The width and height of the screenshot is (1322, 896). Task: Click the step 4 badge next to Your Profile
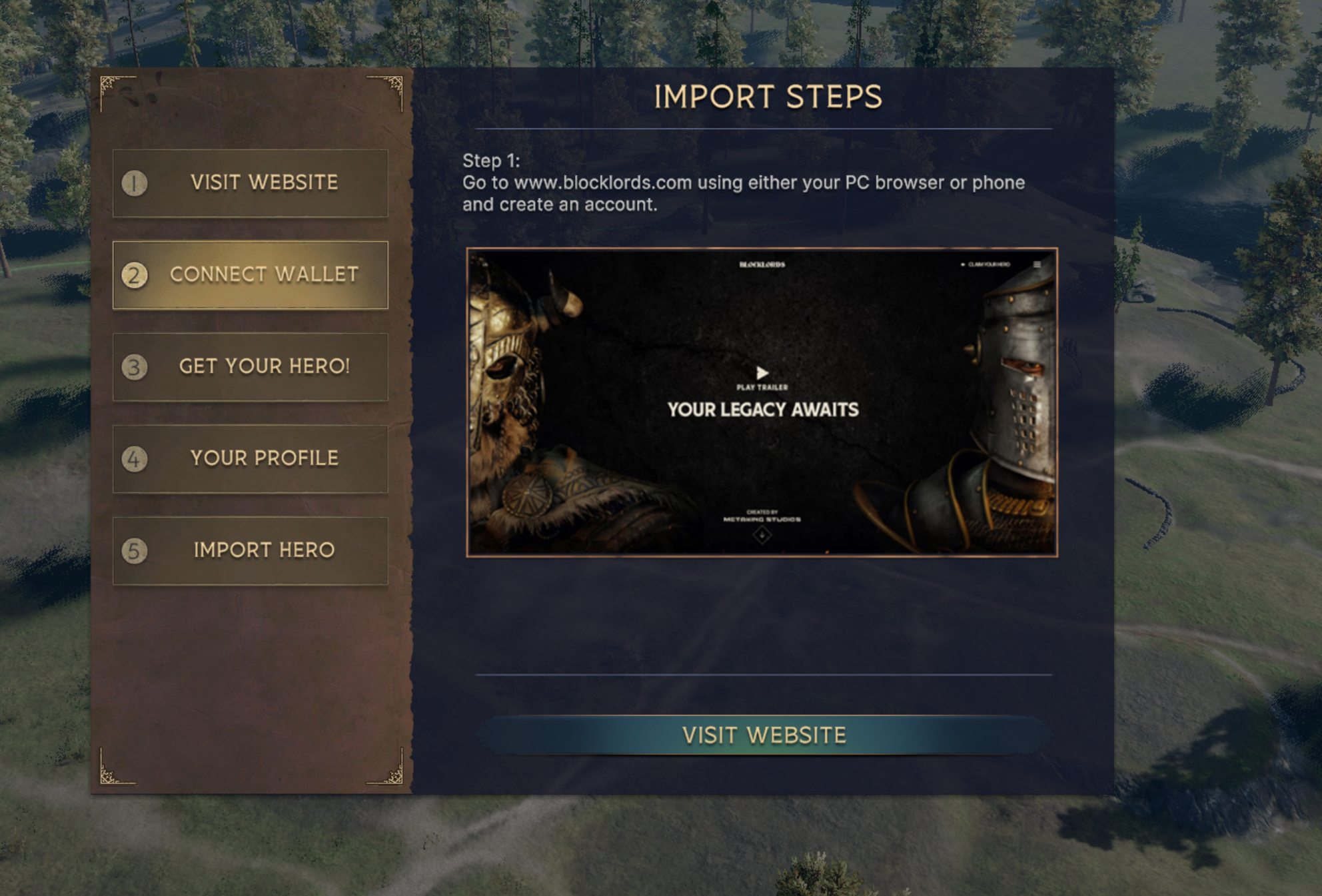[x=136, y=458]
